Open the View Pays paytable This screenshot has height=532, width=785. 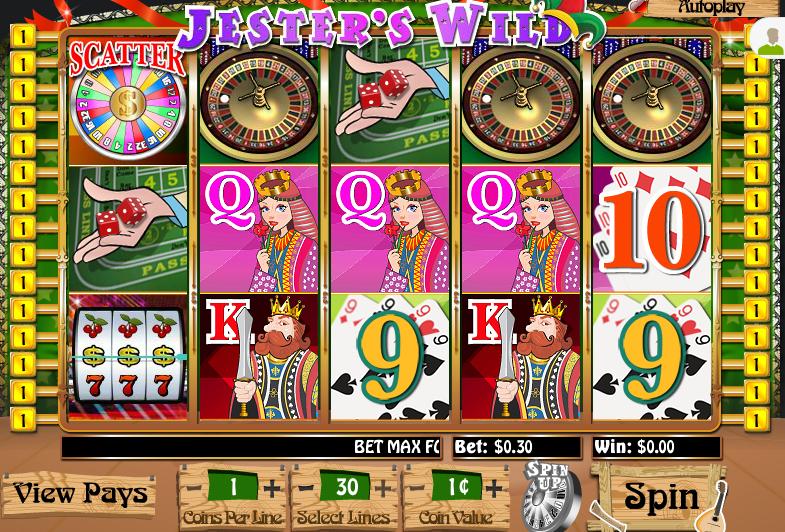pyautogui.click(x=80, y=493)
